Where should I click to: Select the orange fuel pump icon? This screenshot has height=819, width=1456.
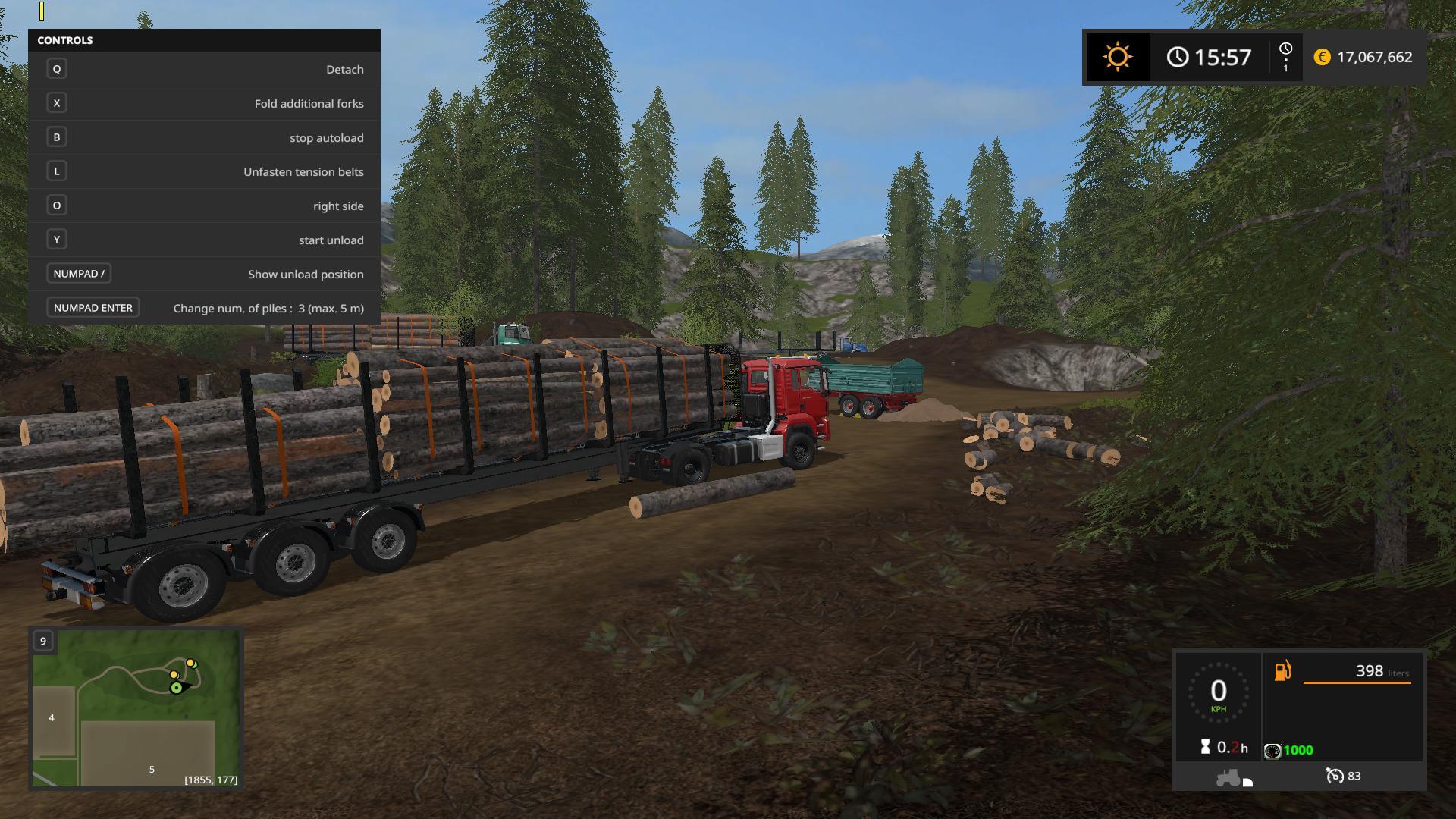click(x=1282, y=671)
